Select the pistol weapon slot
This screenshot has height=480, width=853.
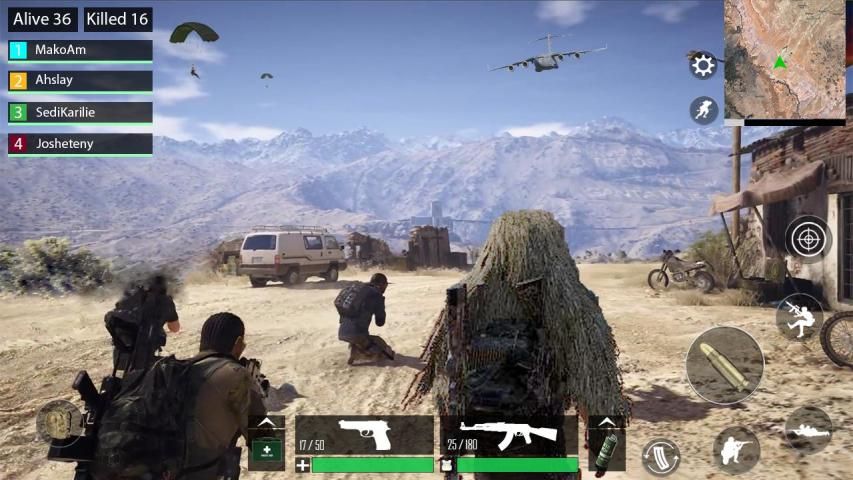coord(364,435)
